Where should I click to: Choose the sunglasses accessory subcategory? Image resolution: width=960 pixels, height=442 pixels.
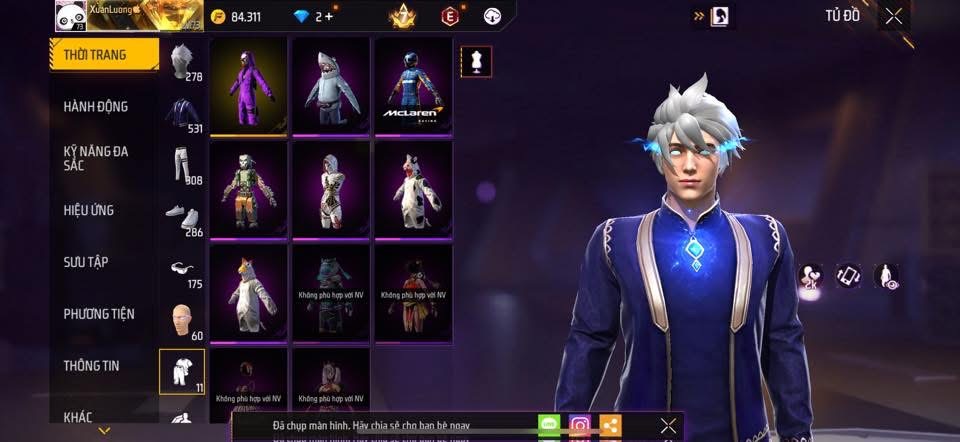[181, 269]
